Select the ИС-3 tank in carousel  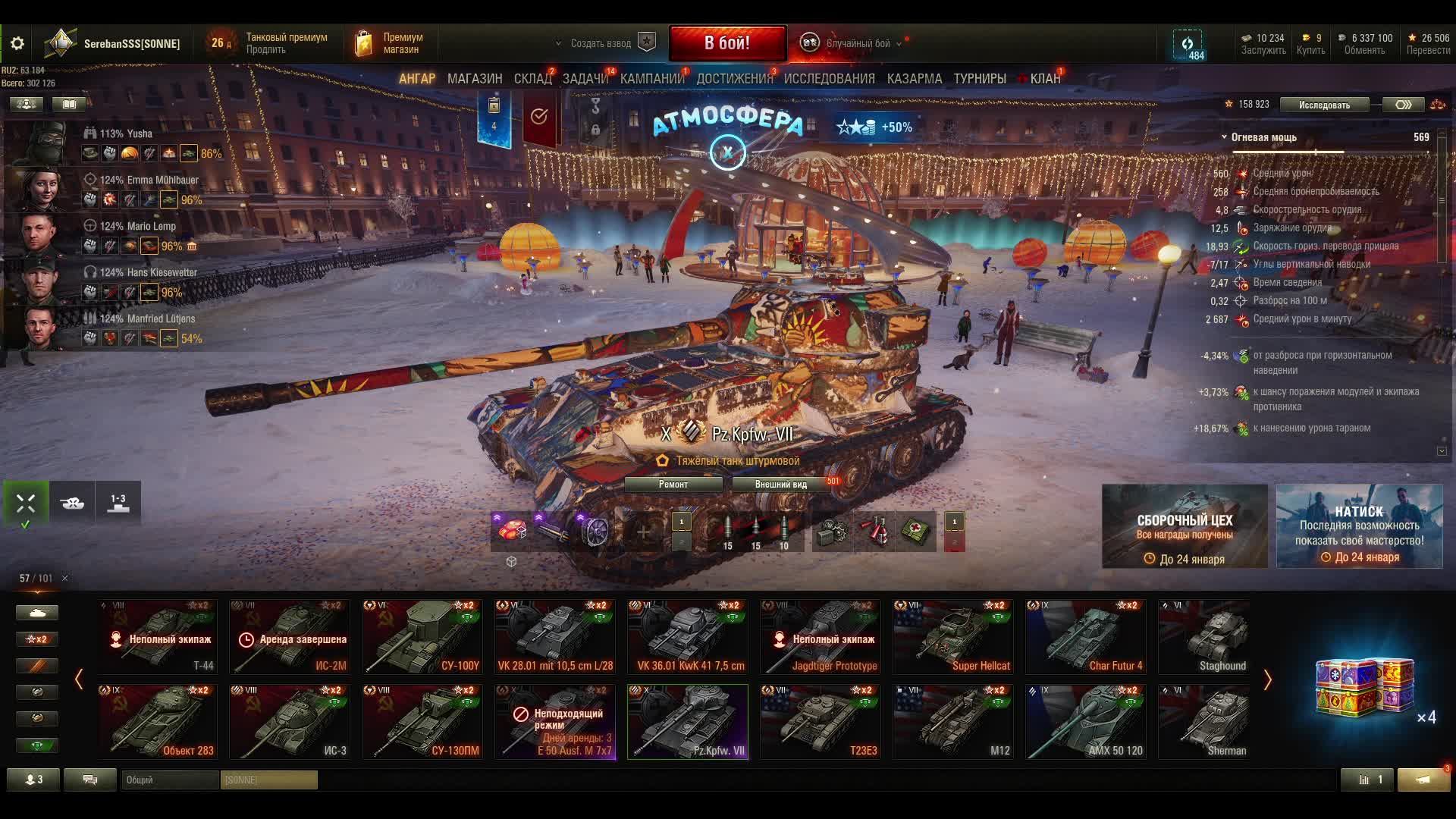pos(290,721)
